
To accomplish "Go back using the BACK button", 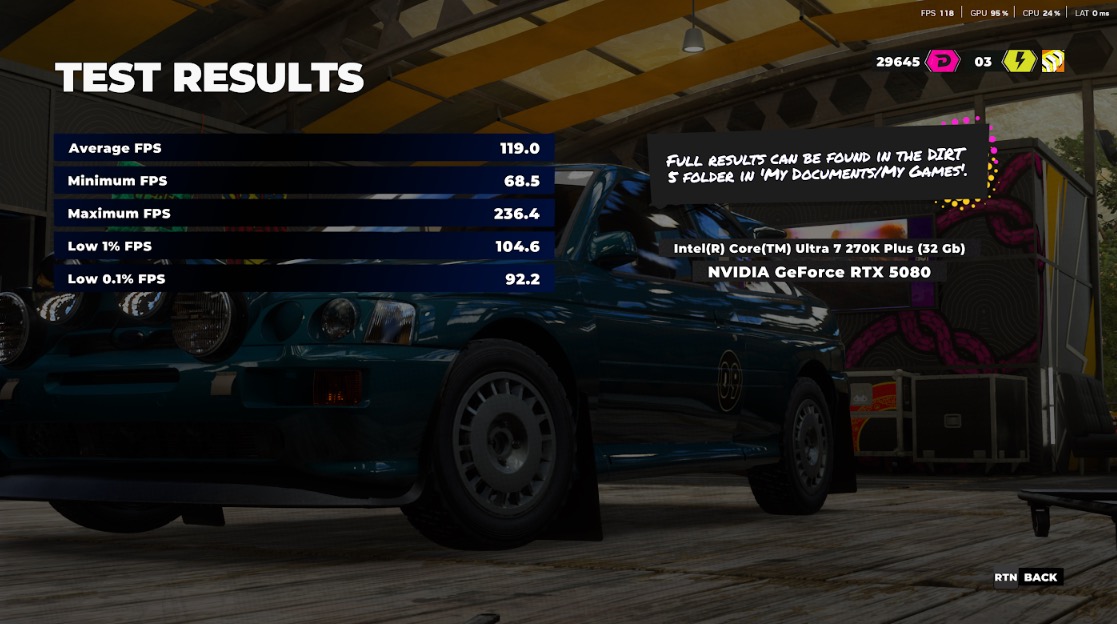I will [x=1039, y=577].
